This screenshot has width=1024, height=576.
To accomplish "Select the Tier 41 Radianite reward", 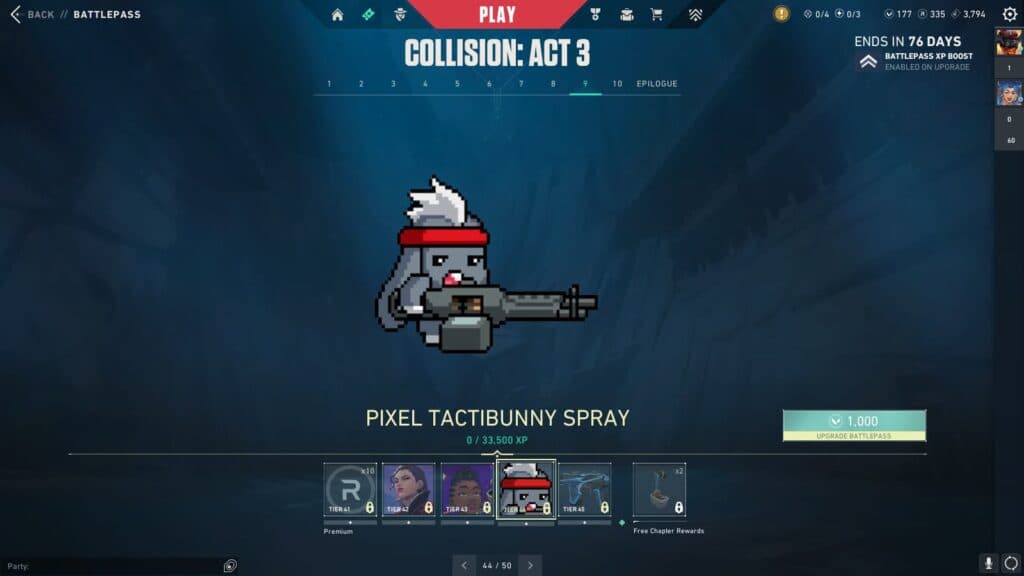I will pyautogui.click(x=350, y=489).
